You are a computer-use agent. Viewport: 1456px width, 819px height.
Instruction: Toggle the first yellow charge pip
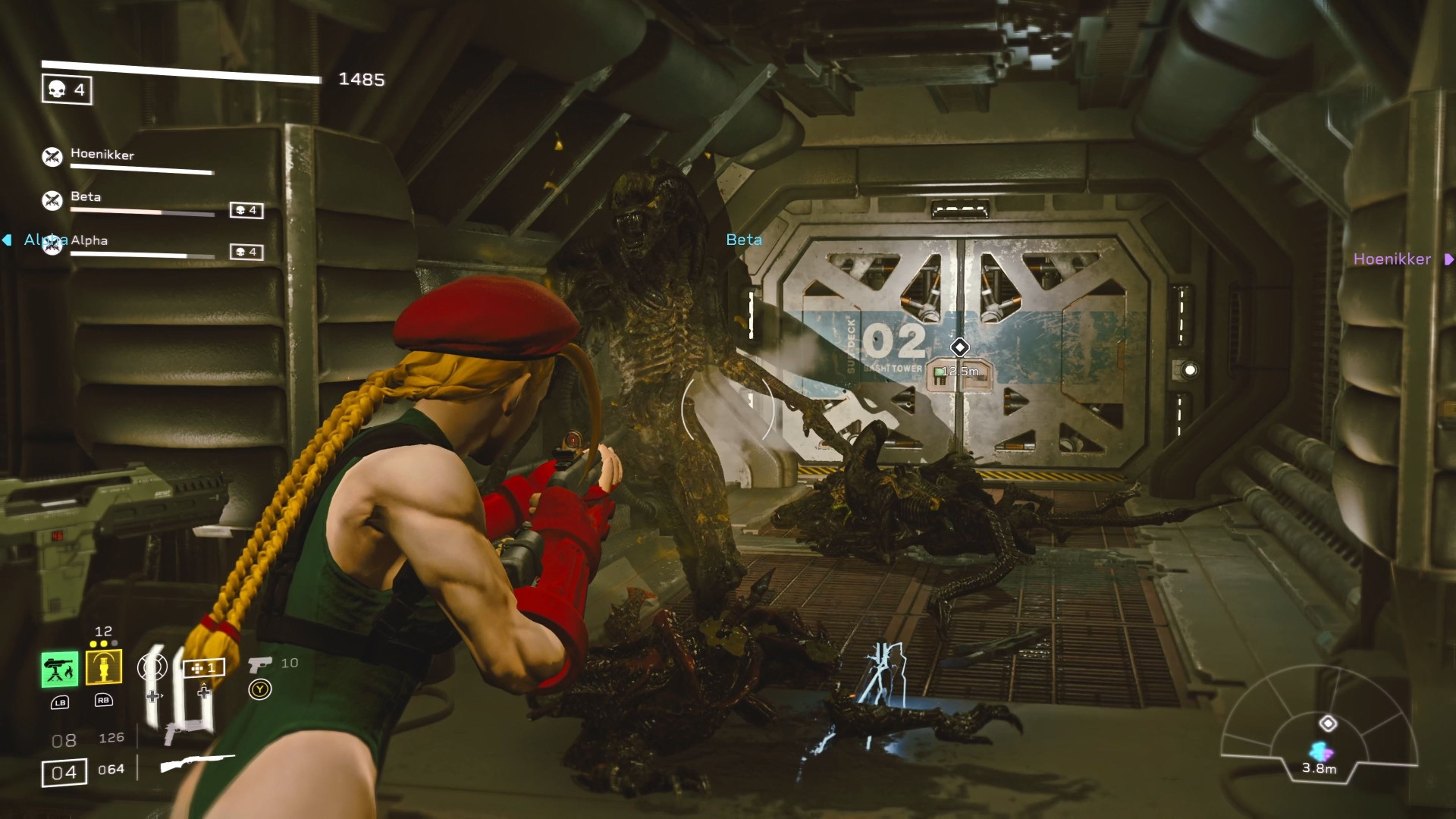tap(93, 643)
